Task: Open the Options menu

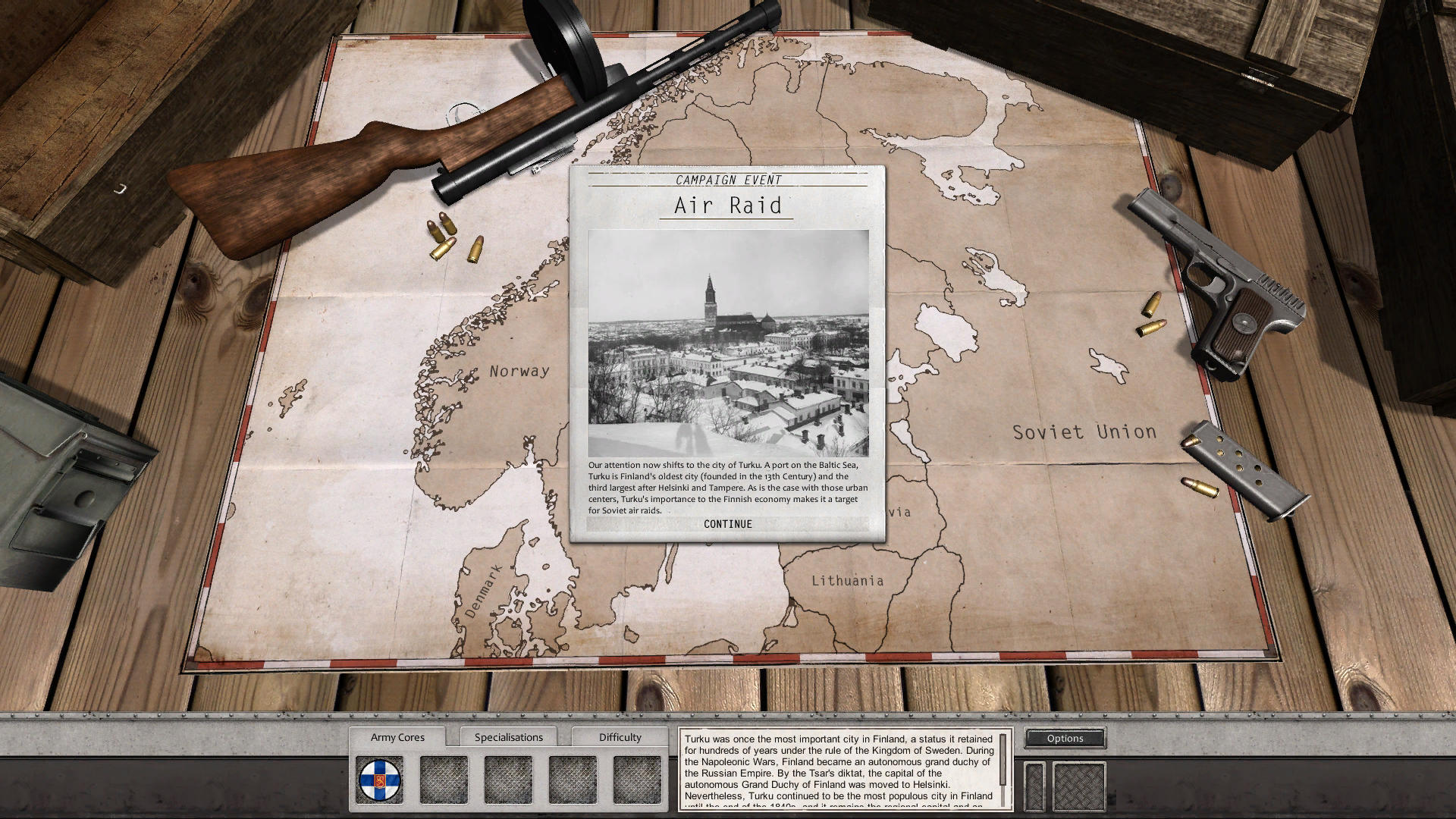Action: (1065, 738)
